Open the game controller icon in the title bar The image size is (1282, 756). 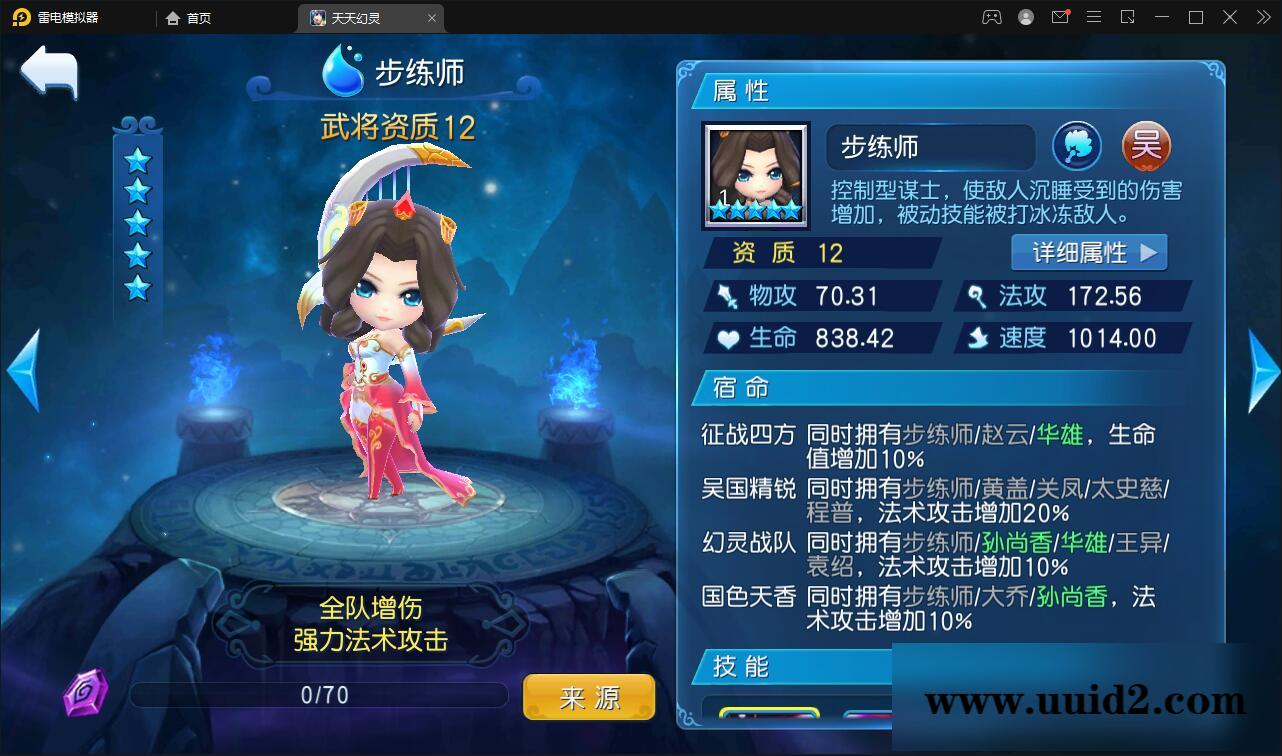990,17
